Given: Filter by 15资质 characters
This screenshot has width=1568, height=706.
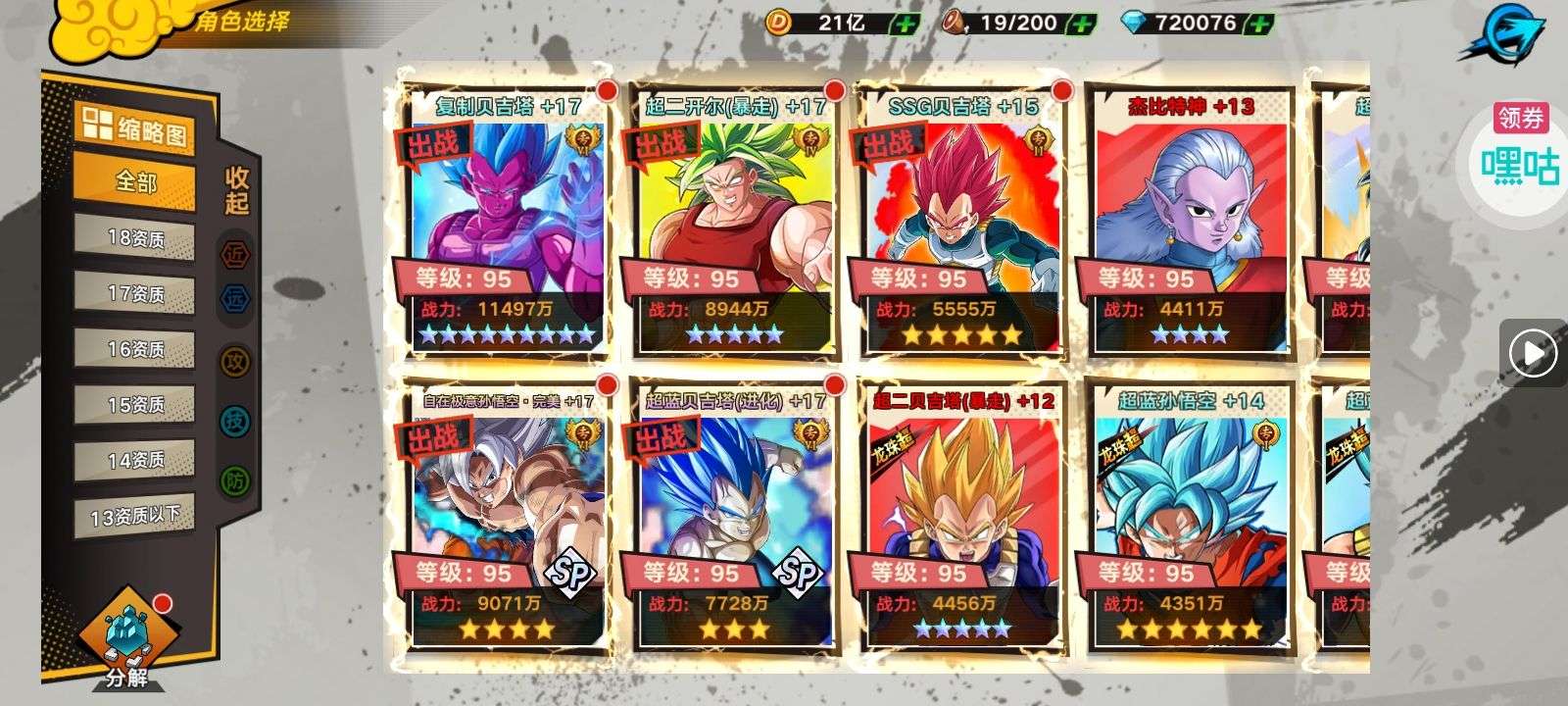Looking at the screenshot, I should (135, 404).
